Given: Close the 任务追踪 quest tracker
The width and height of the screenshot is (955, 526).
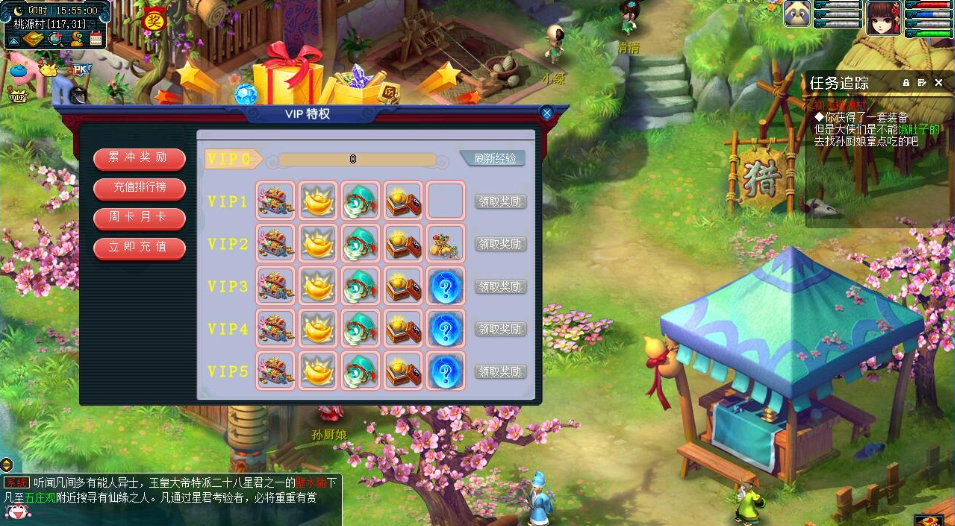Looking at the screenshot, I should click(940, 82).
